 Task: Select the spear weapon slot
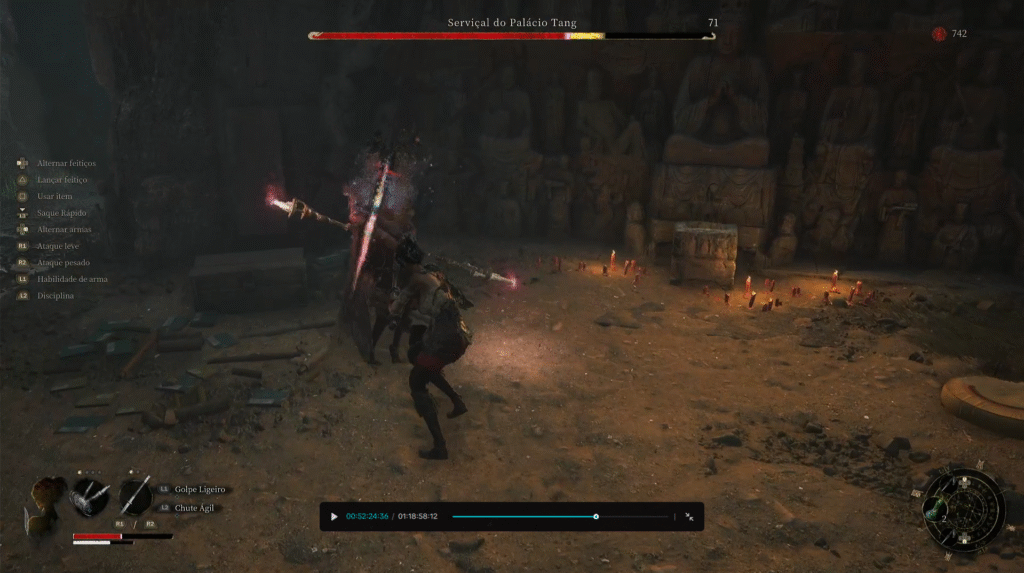pyautogui.click(x=136, y=495)
